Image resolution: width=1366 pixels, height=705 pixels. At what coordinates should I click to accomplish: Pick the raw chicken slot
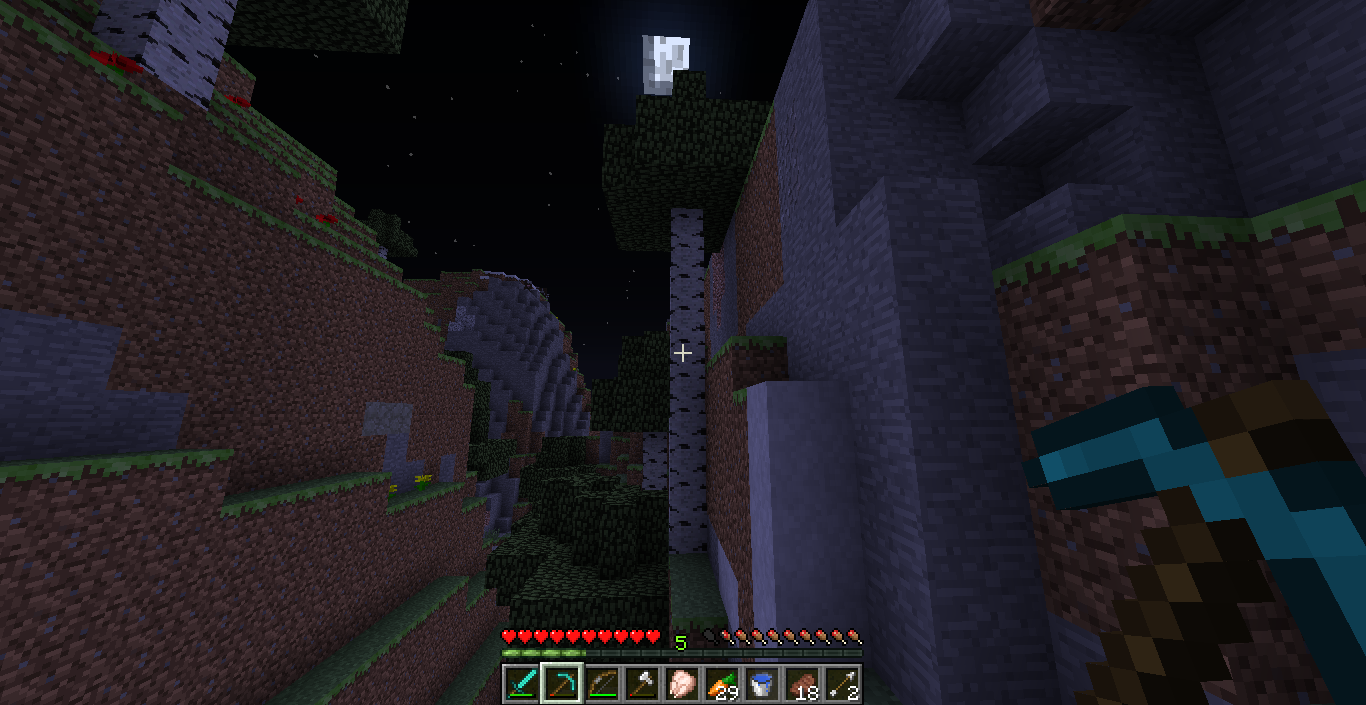(x=681, y=684)
